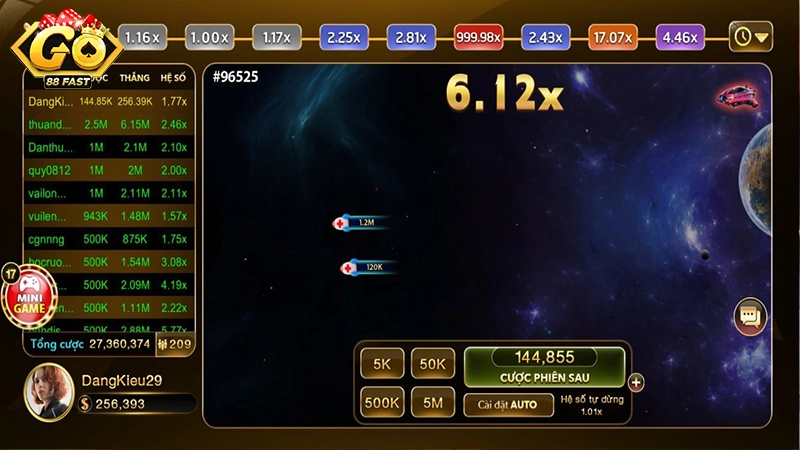Viewport: 800px width, 450px height.
Task: Click the 4.46x history multiplier
Action: (x=680, y=38)
